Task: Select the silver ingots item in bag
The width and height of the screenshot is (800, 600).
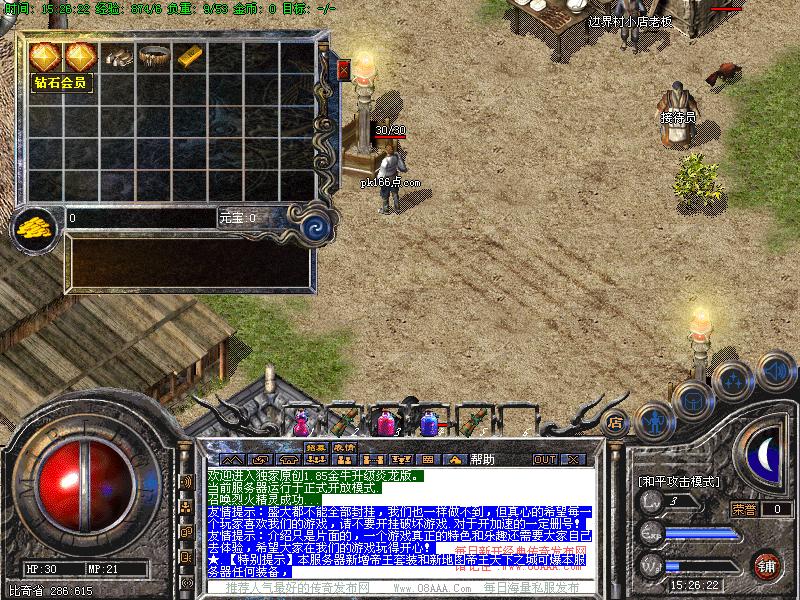Action: tap(118, 57)
